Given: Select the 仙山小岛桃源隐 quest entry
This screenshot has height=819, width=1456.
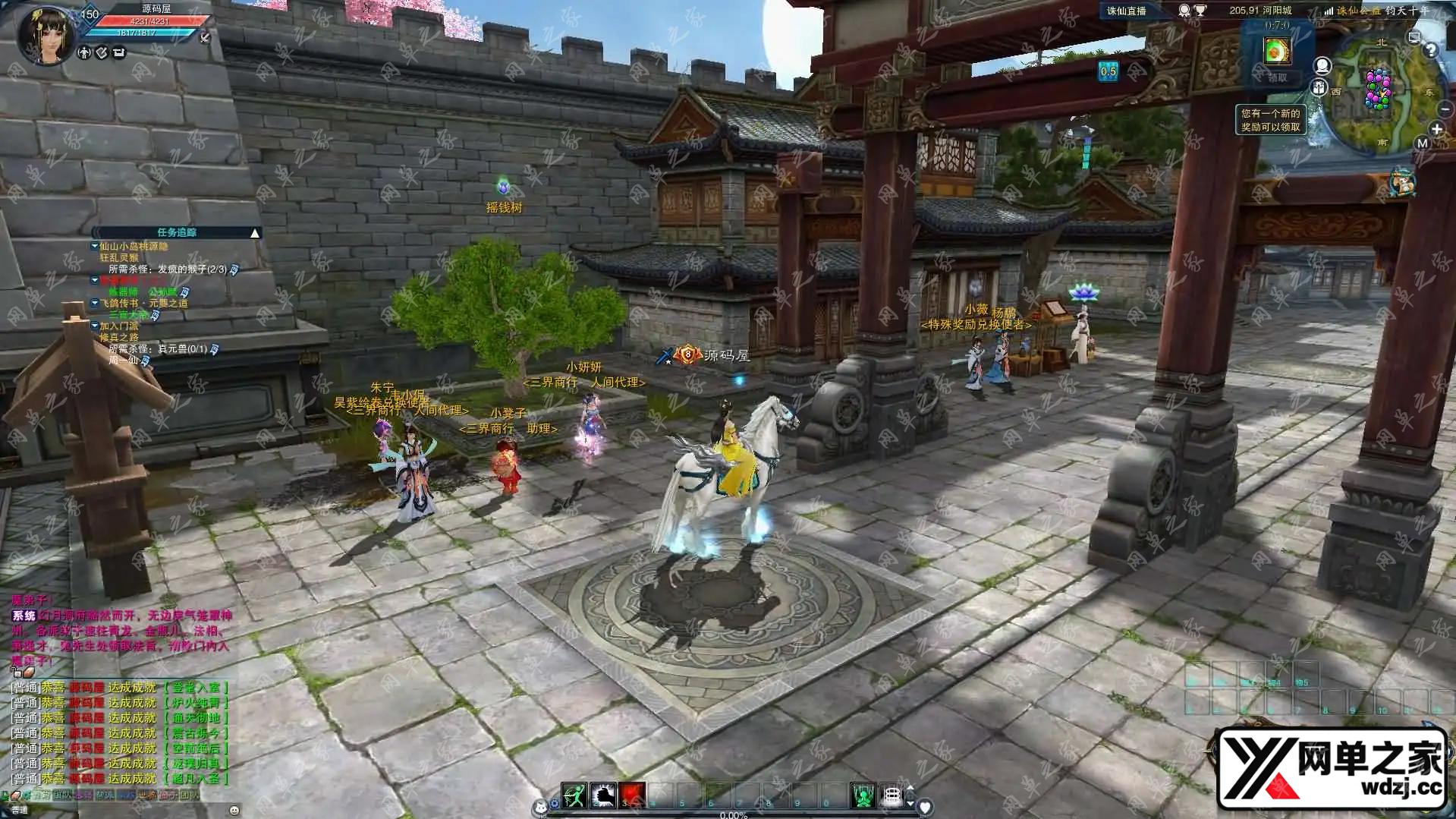Looking at the screenshot, I should [134, 247].
